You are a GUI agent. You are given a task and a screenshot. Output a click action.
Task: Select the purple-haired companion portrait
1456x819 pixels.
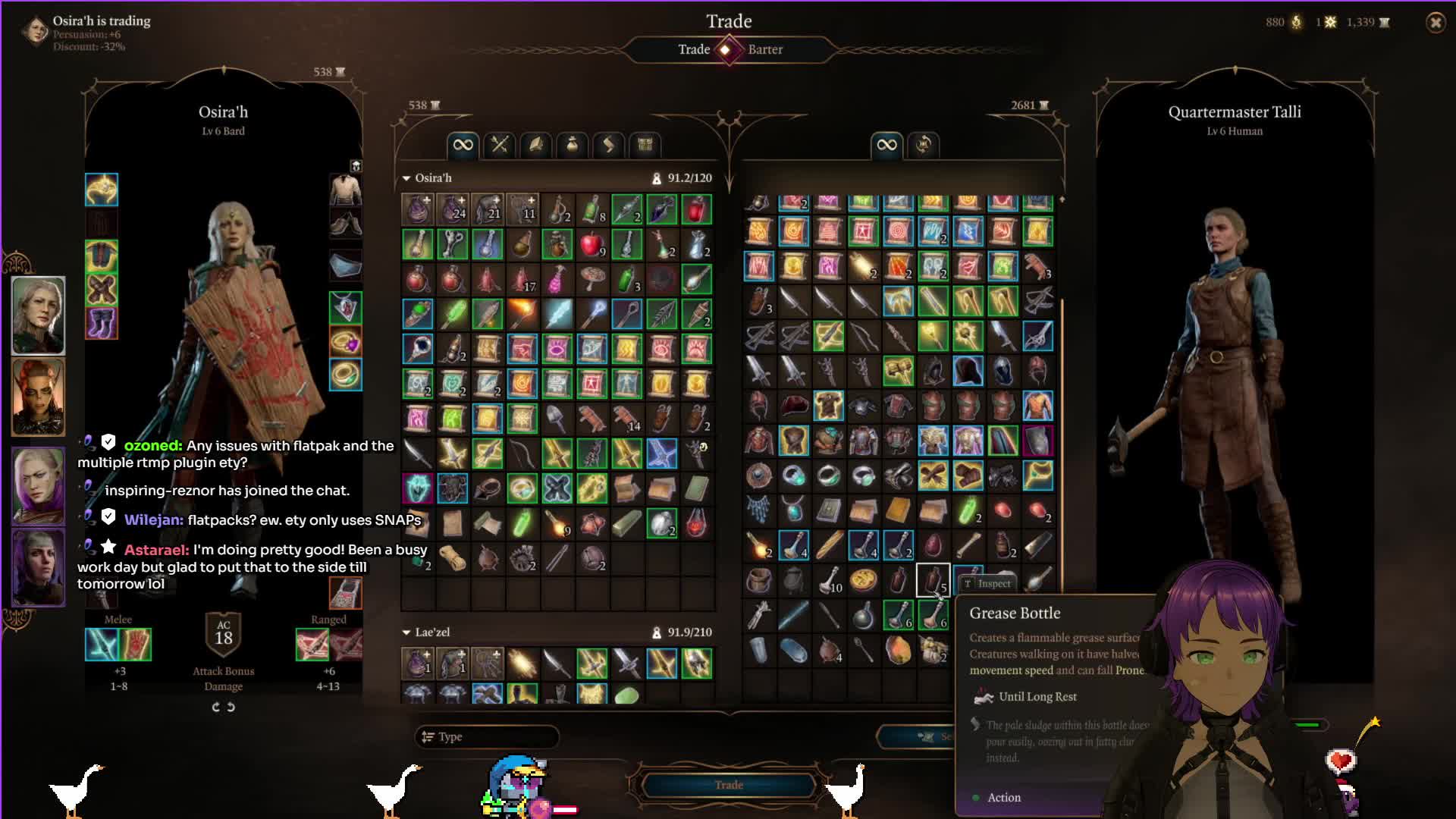click(x=38, y=485)
